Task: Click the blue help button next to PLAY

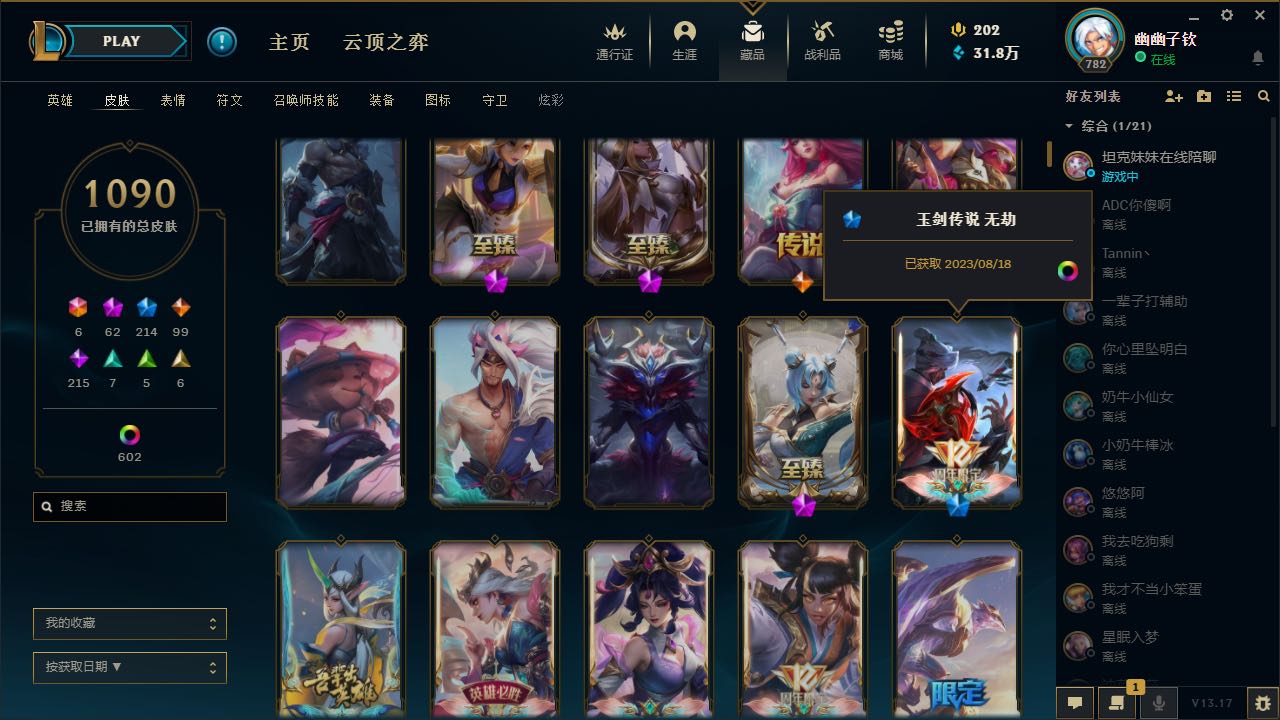Action: point(221,41)
